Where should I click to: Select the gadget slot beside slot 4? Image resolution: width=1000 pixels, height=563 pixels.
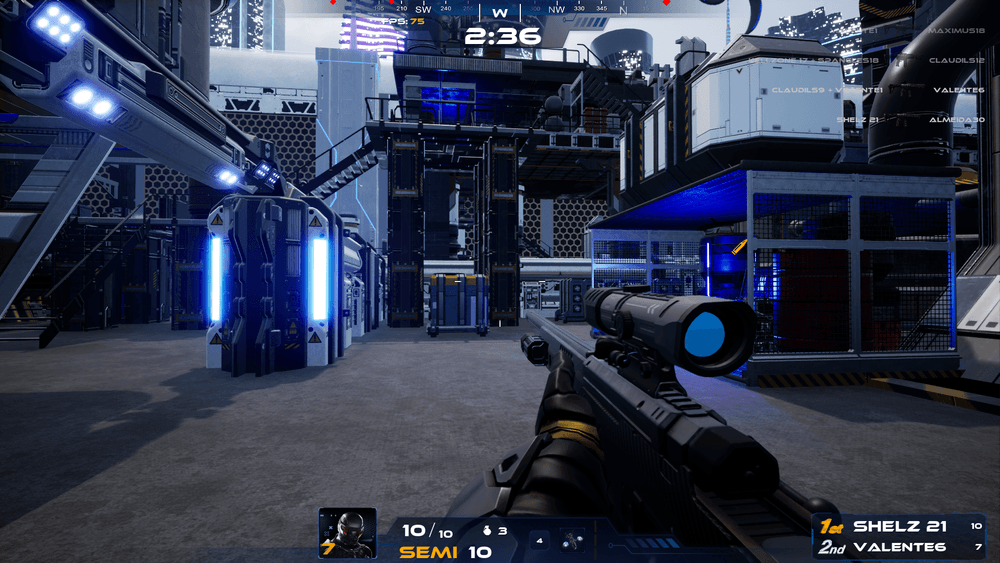click(x=573, y=540)
